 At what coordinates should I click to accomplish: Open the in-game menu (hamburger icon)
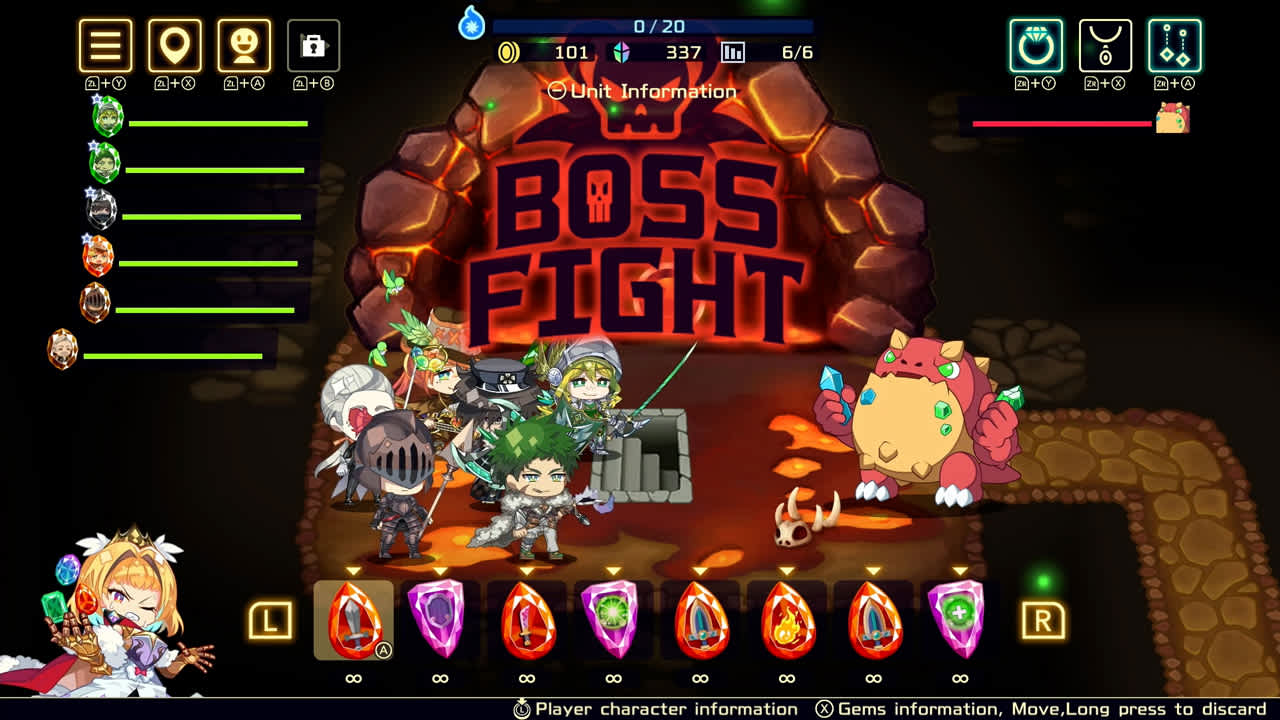coord(104,46)
